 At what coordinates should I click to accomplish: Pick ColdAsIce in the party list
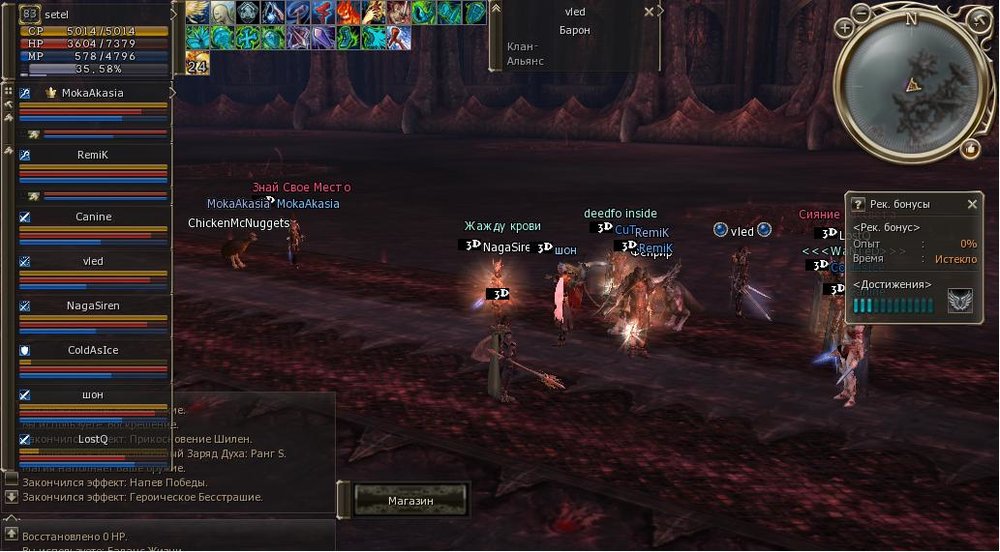[93, 350]
